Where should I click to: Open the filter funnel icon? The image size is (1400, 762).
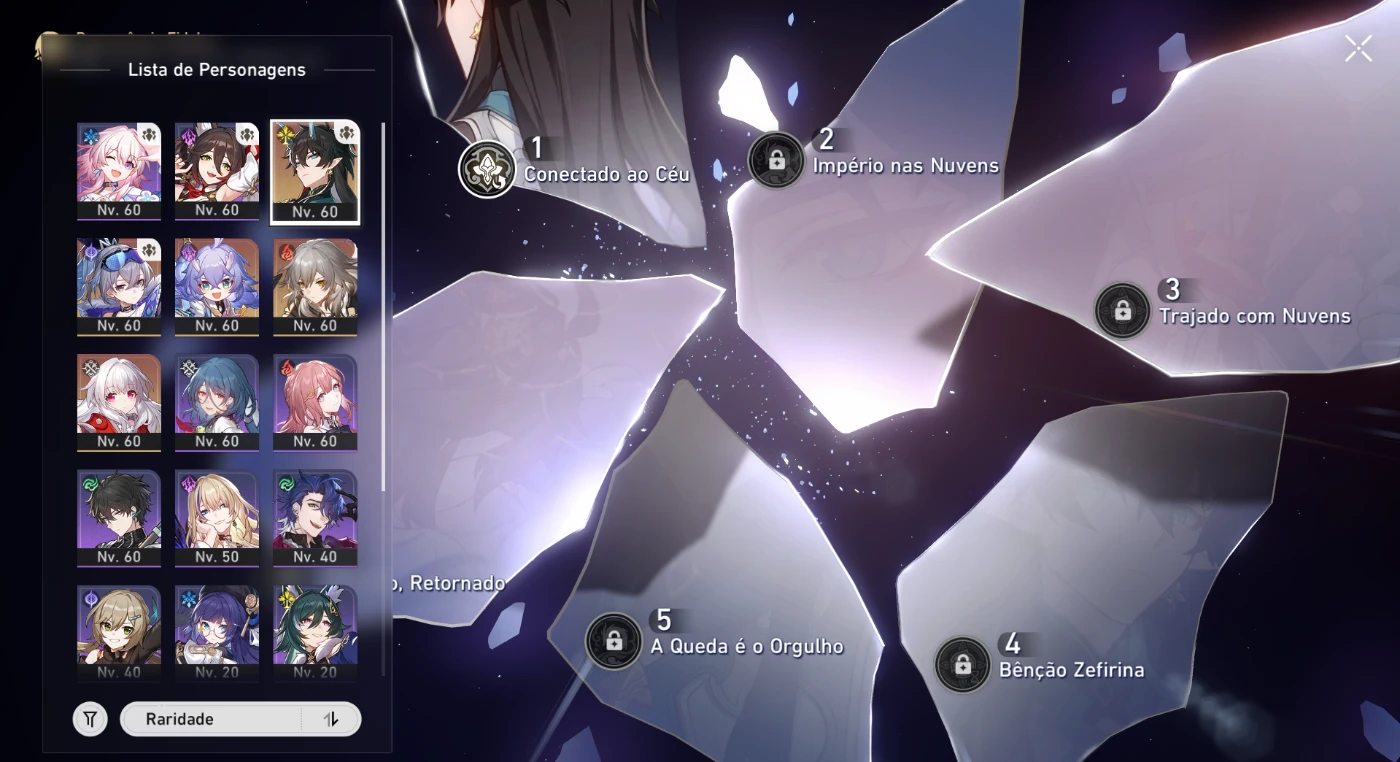click(x=89, y=718)
